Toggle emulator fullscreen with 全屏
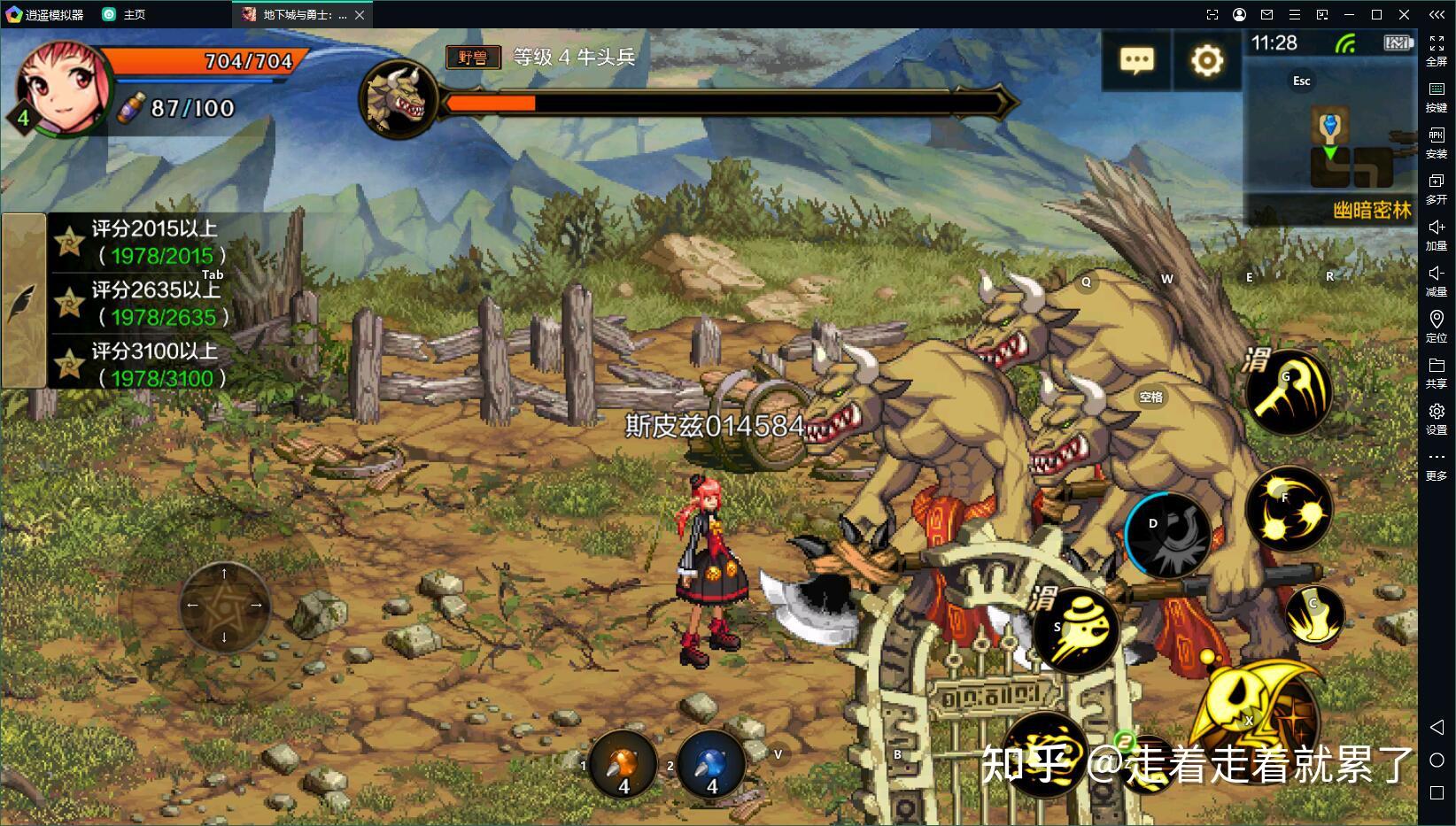 [1436, 50]
